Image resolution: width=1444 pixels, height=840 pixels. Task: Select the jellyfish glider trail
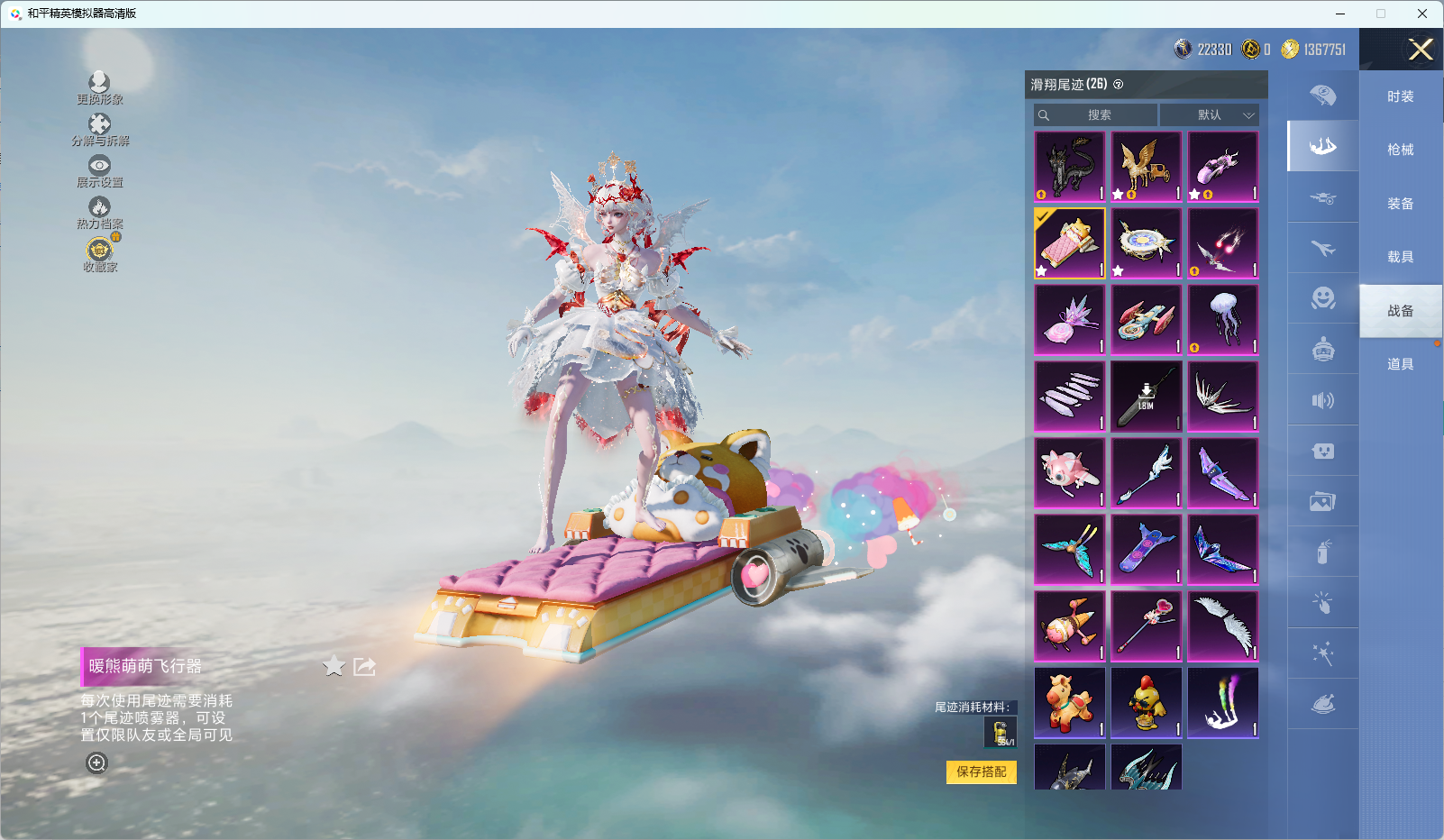pos(1223,320)
